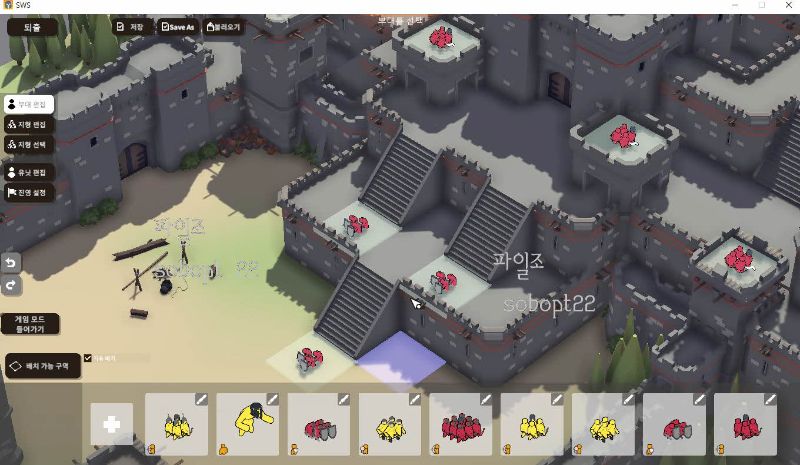Switch to 유닛 편집 unit editing

point(28,173)
